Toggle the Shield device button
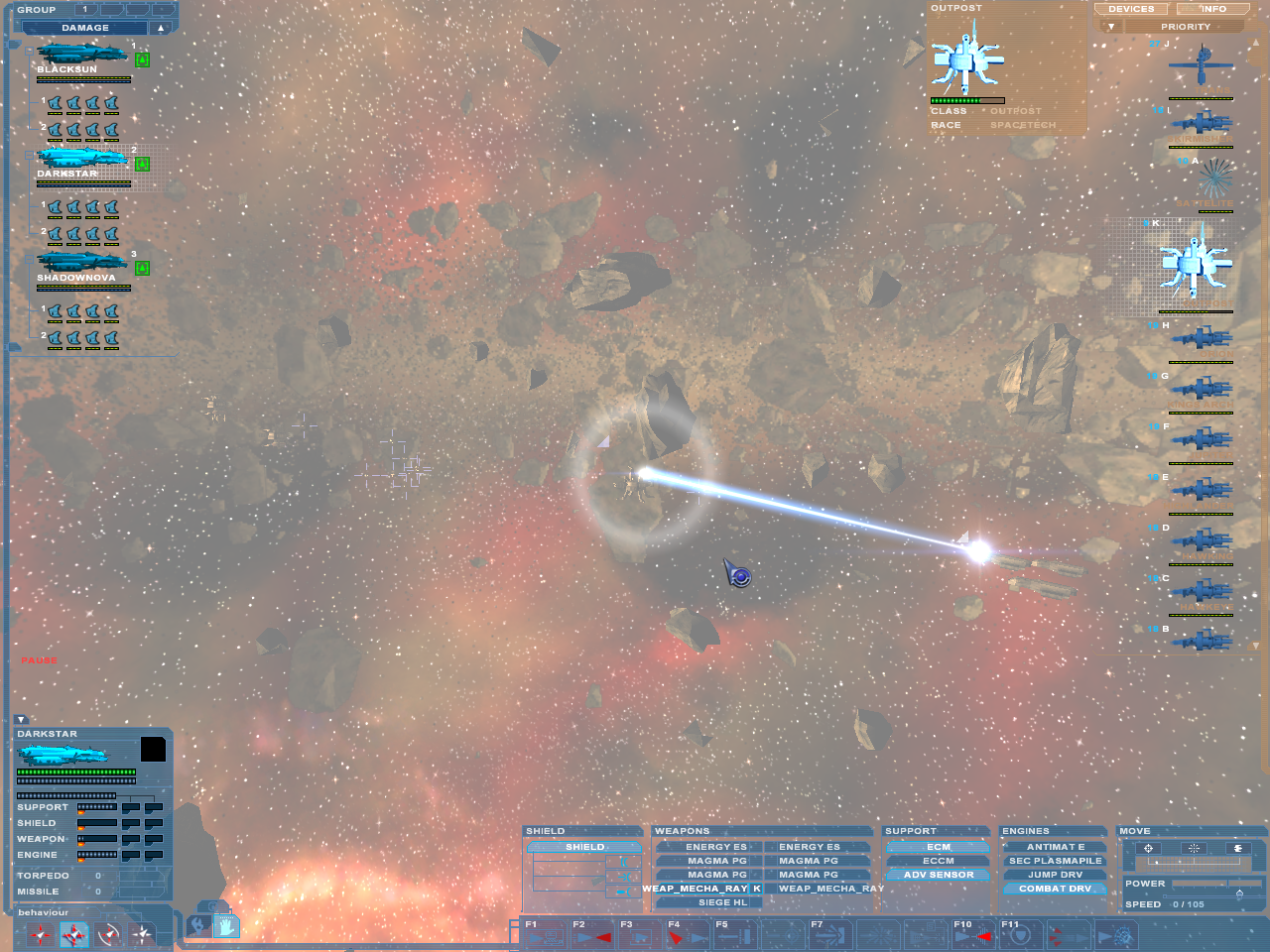The height and width of the screenshot is (952, 1270). click(x=584, y=847)
